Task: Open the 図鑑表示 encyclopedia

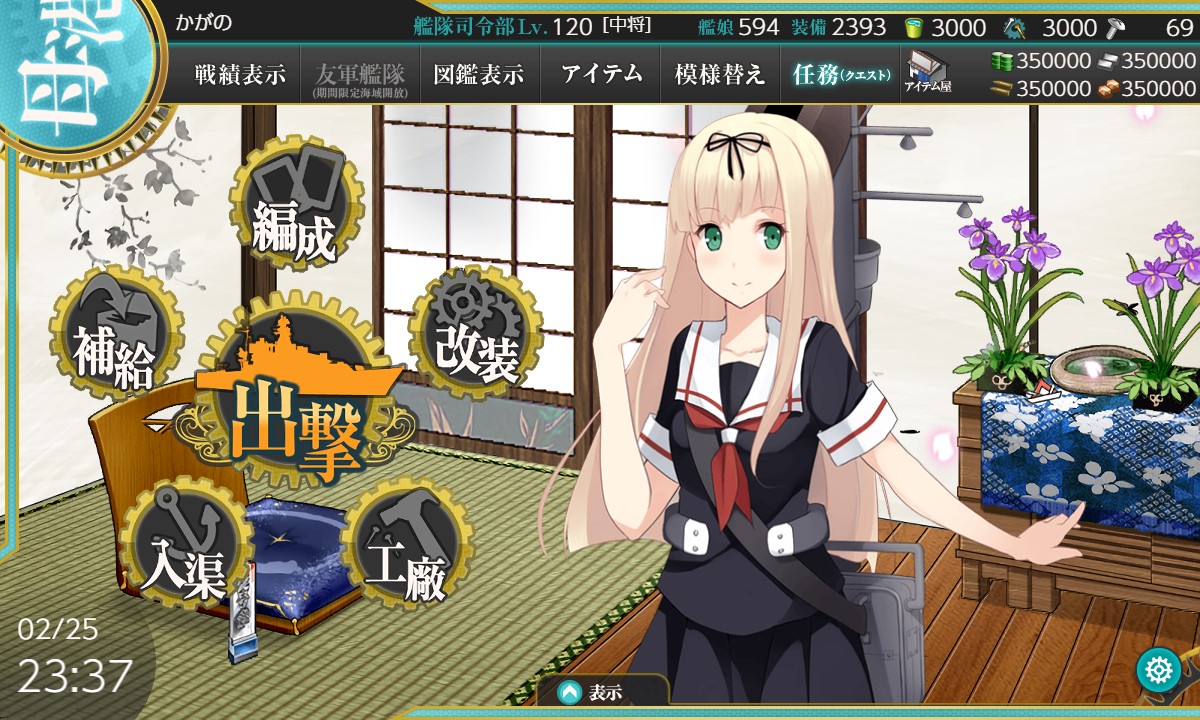Action: 479,75
